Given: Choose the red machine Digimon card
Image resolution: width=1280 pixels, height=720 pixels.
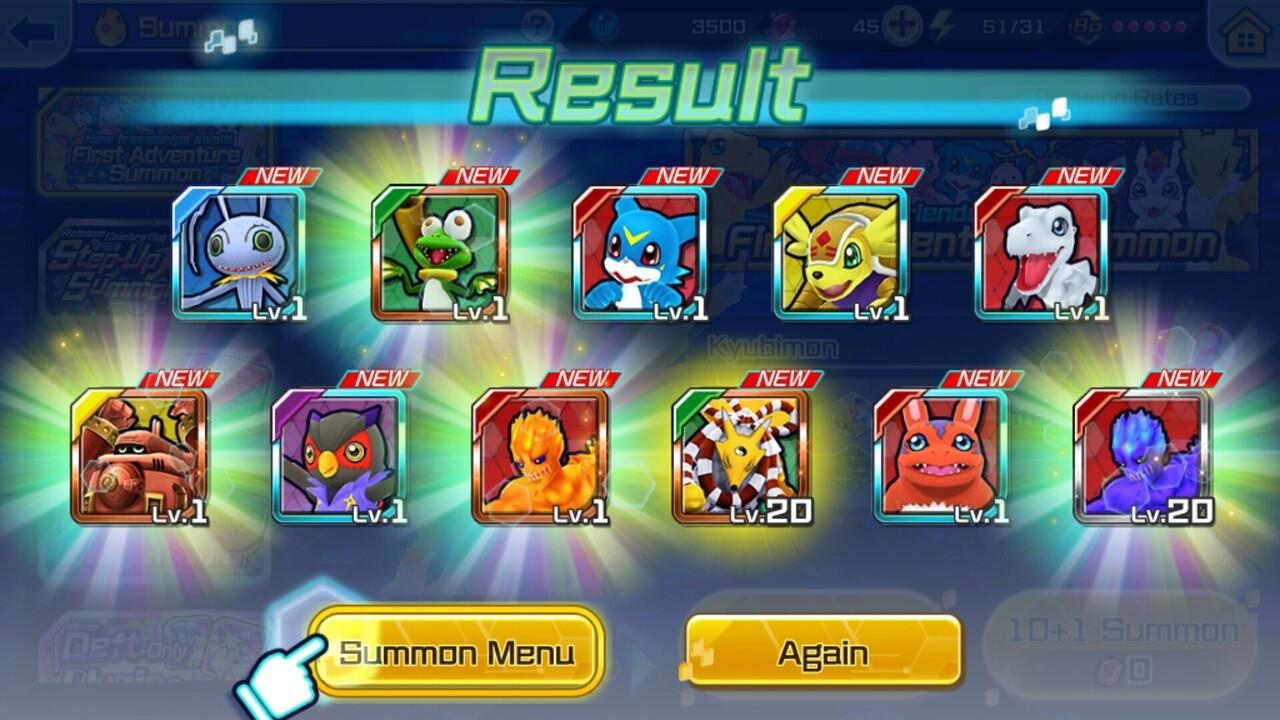Looking at the screenshot, I should (139, 456).
